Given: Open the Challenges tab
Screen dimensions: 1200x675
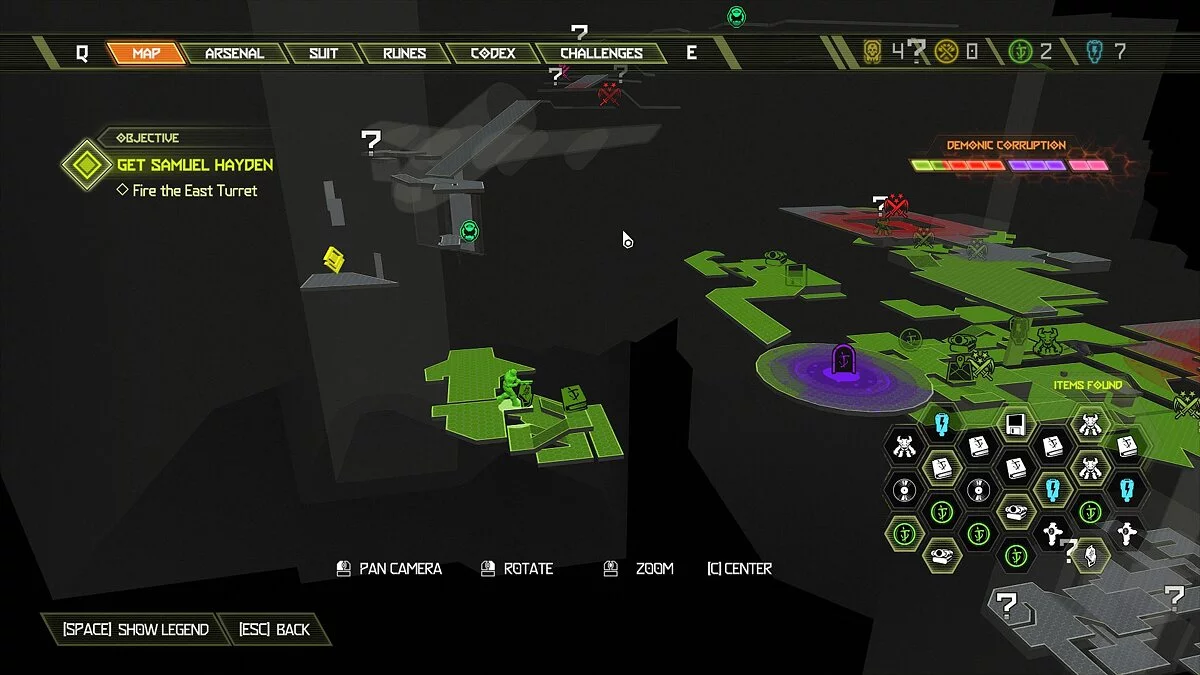Looking at the screenshot, I should pos(601,53).
